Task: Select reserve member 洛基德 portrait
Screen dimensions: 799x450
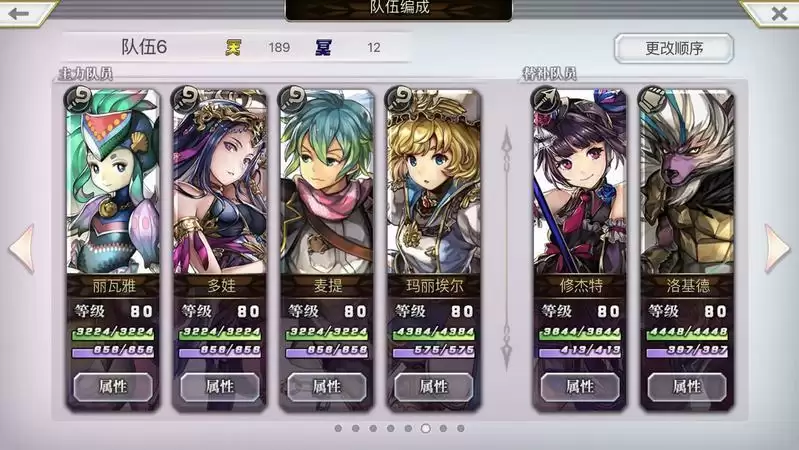Action: click(x=686, y=180)
